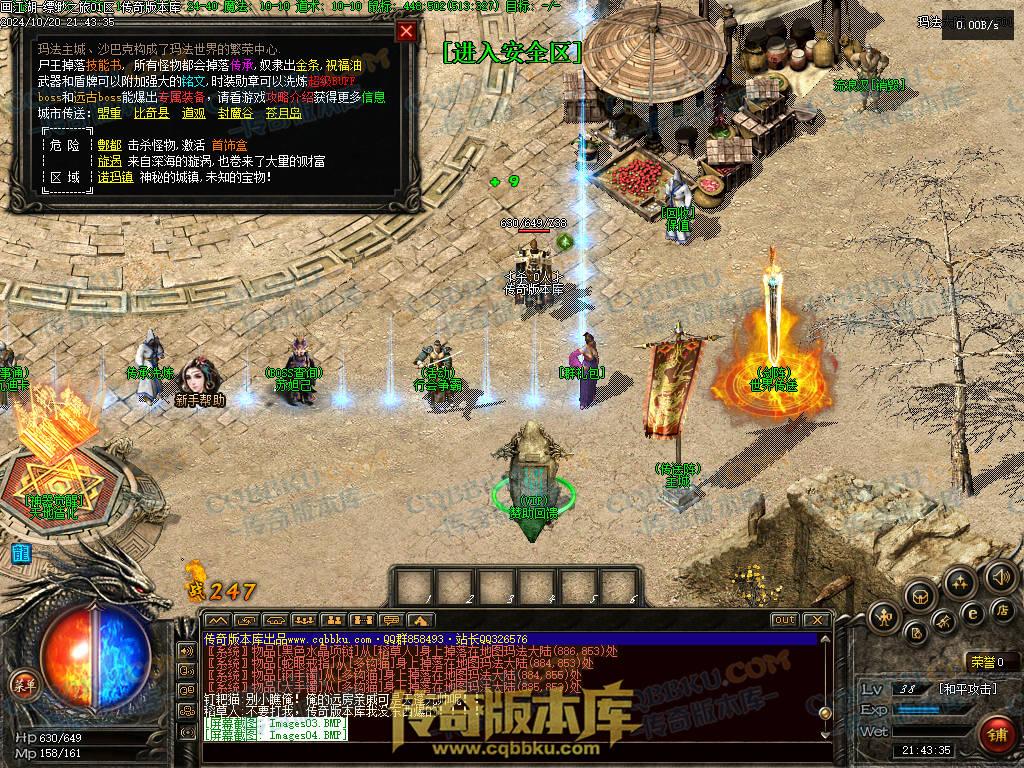Screen dimensions: 1024x768
Task: Close the city teleport dialog
Action: 406,31
